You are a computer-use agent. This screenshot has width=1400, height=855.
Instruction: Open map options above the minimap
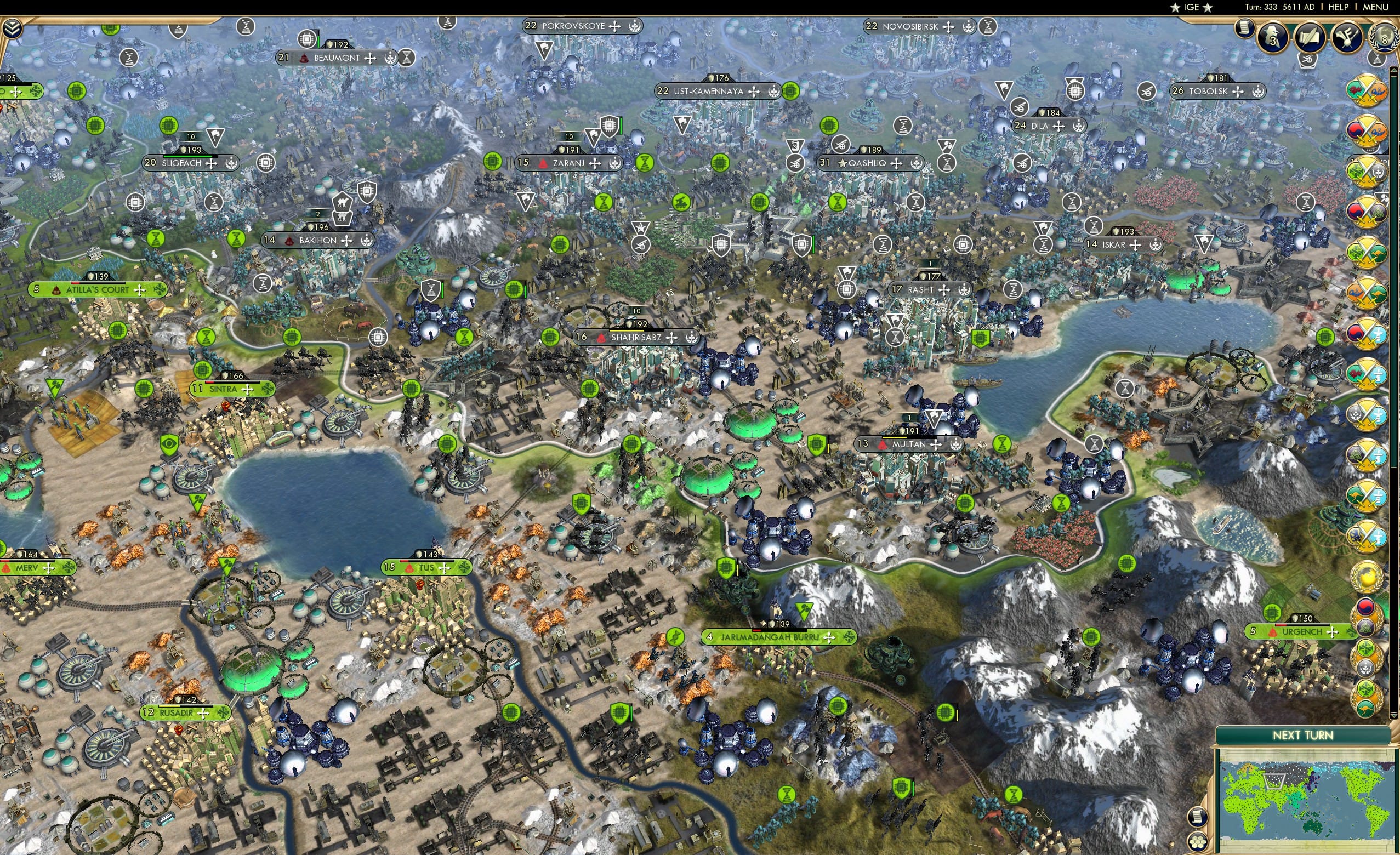pos(1198,818)
